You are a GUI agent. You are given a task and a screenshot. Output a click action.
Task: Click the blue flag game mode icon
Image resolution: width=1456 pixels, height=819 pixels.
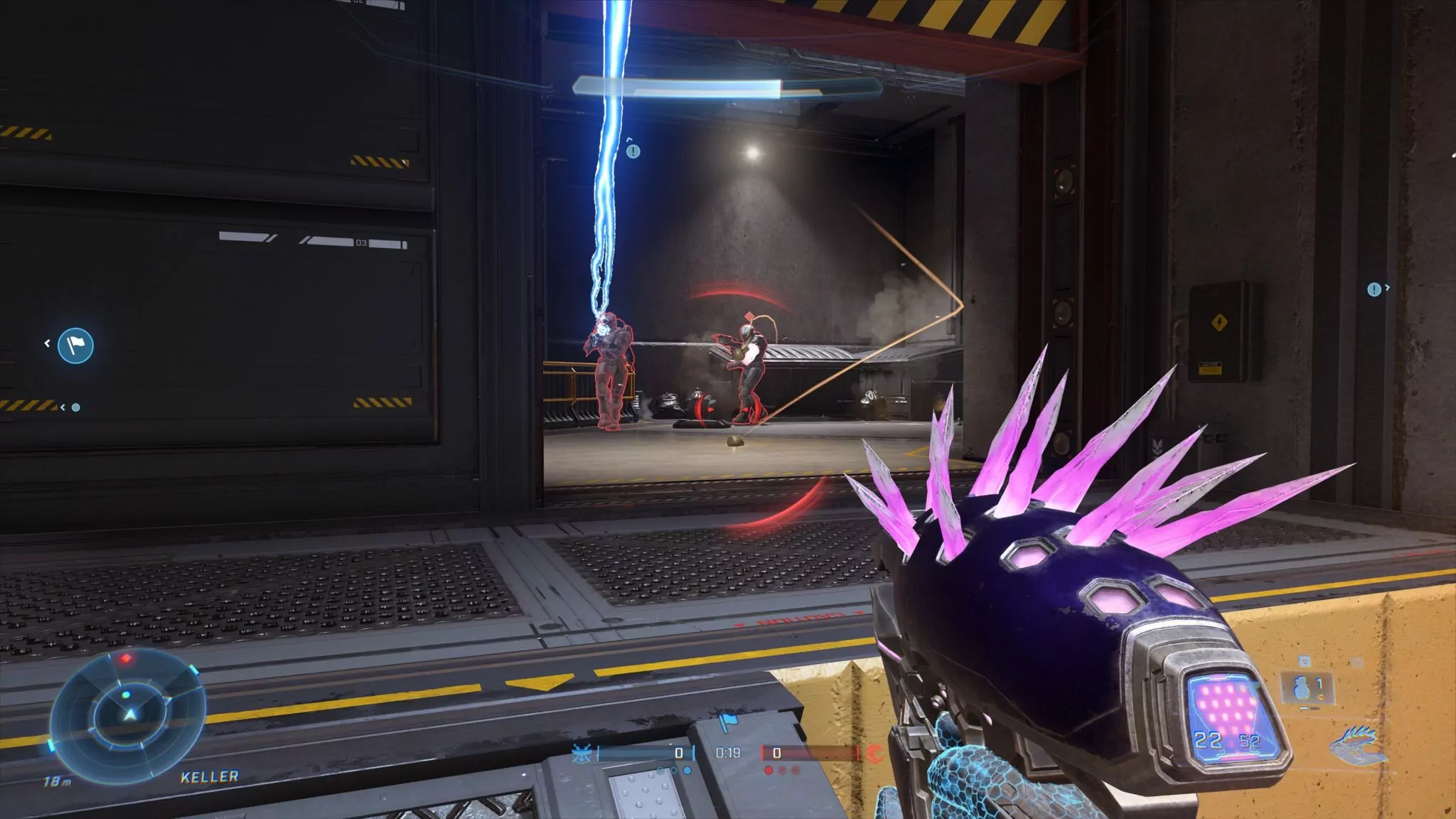pos(727,723)
